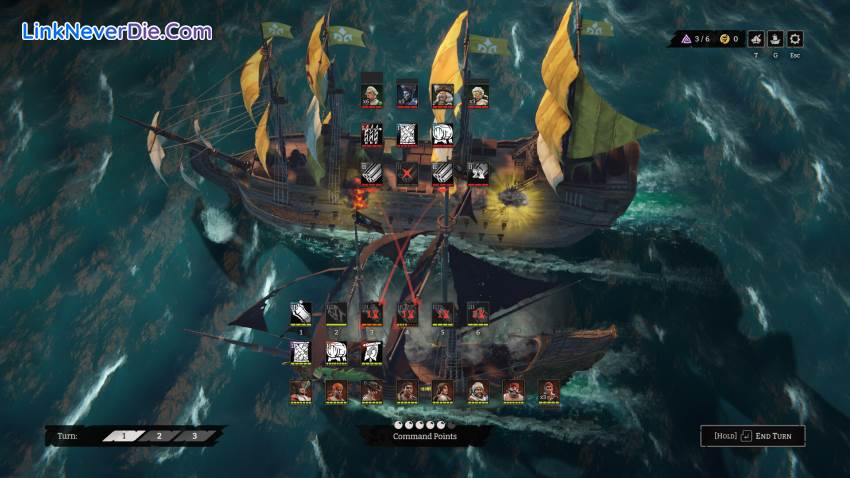Screen dimensions: 850x478
Task: Open the ship-hull panel icon (G)
Action: pos(773,40)
